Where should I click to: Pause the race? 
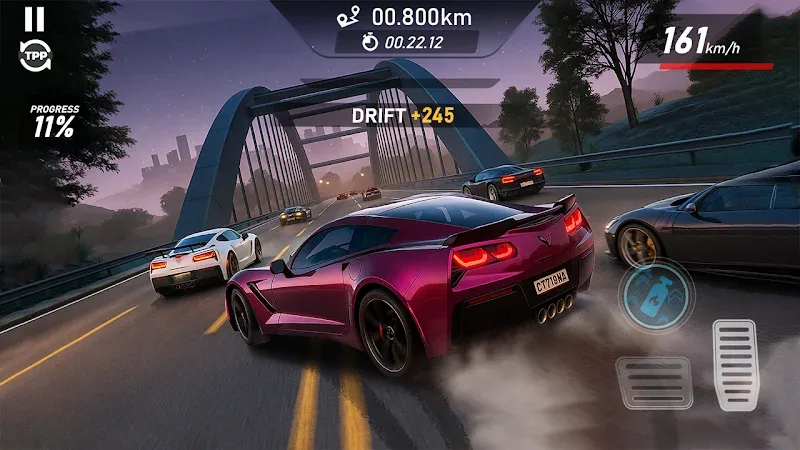34,19
